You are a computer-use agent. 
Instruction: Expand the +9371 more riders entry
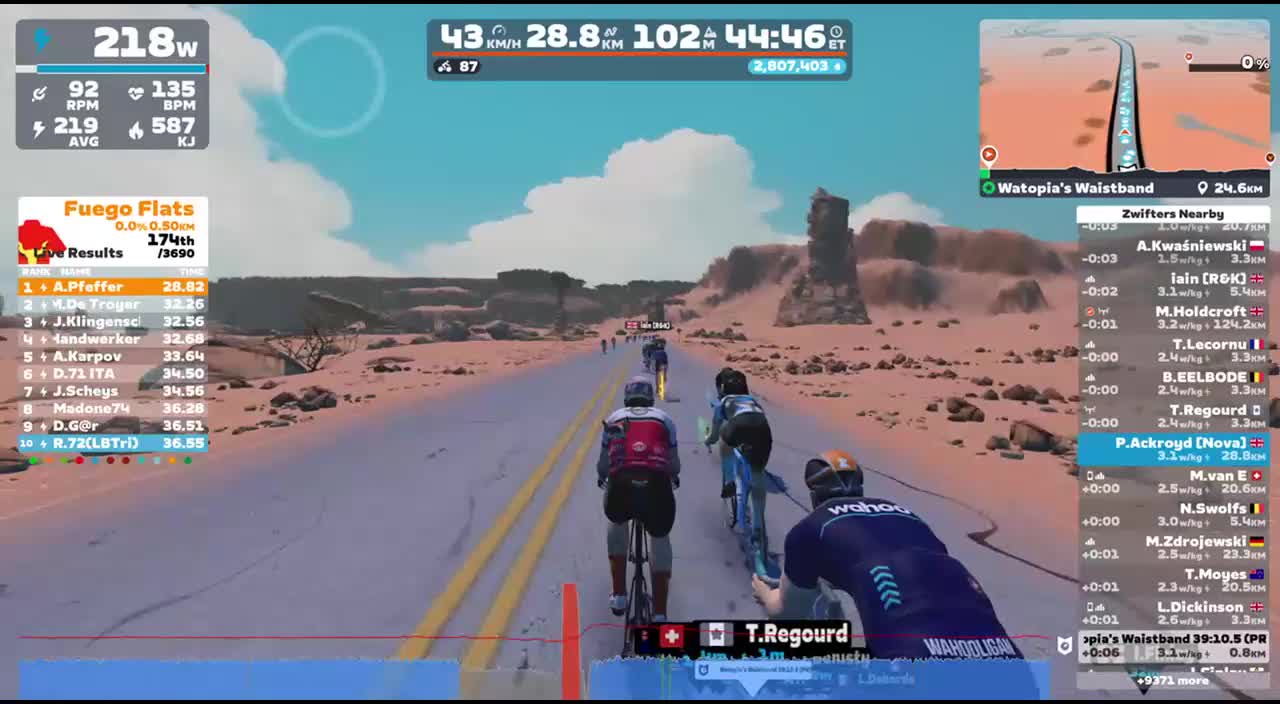point(1172,681)
